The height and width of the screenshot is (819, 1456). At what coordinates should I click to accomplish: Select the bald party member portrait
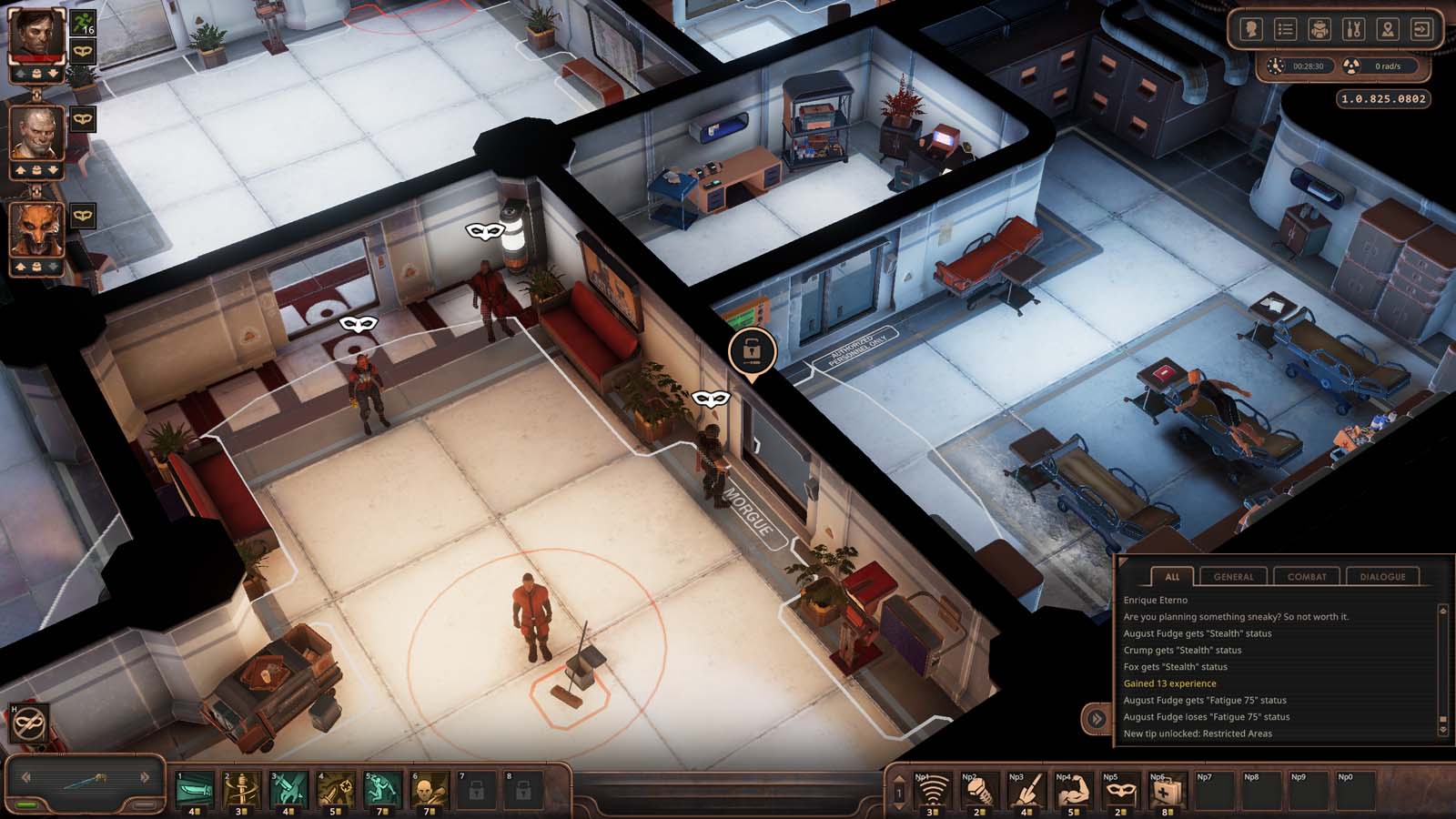37,133
